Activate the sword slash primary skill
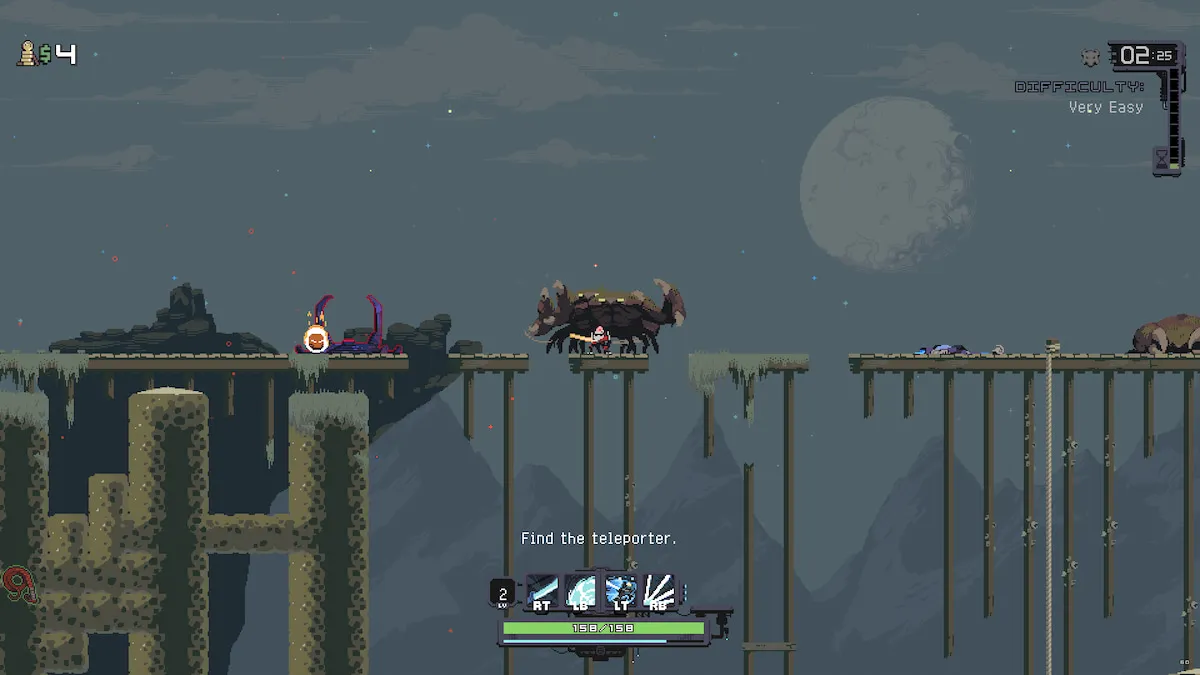This screenshot has width=1200, height=675. click(x=542, y=590)
